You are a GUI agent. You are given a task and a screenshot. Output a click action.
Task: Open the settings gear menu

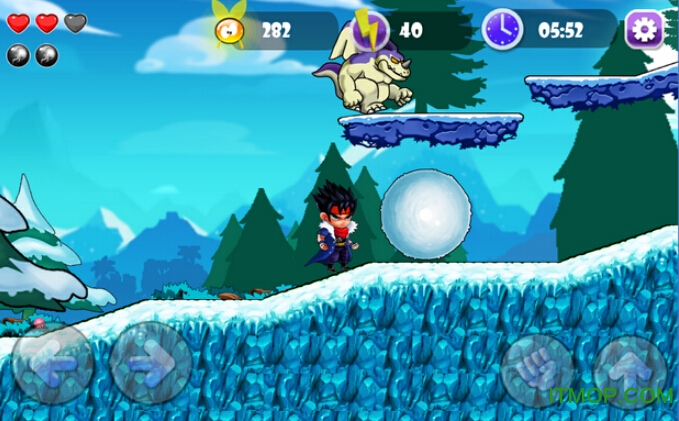click(x=645, y=30)
